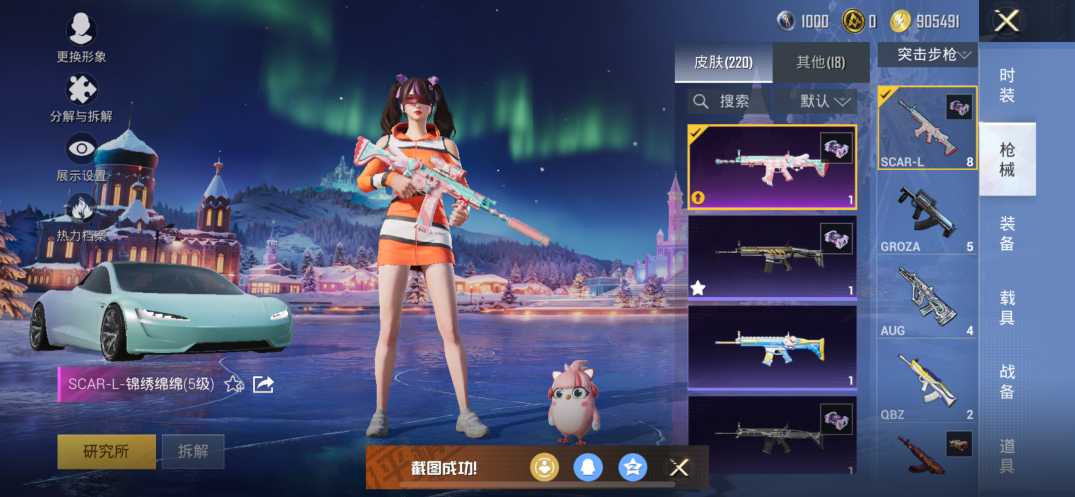Close the inventory screen with the X
The height and width of the screenshot is (497, 1075).
point(1006,21)
